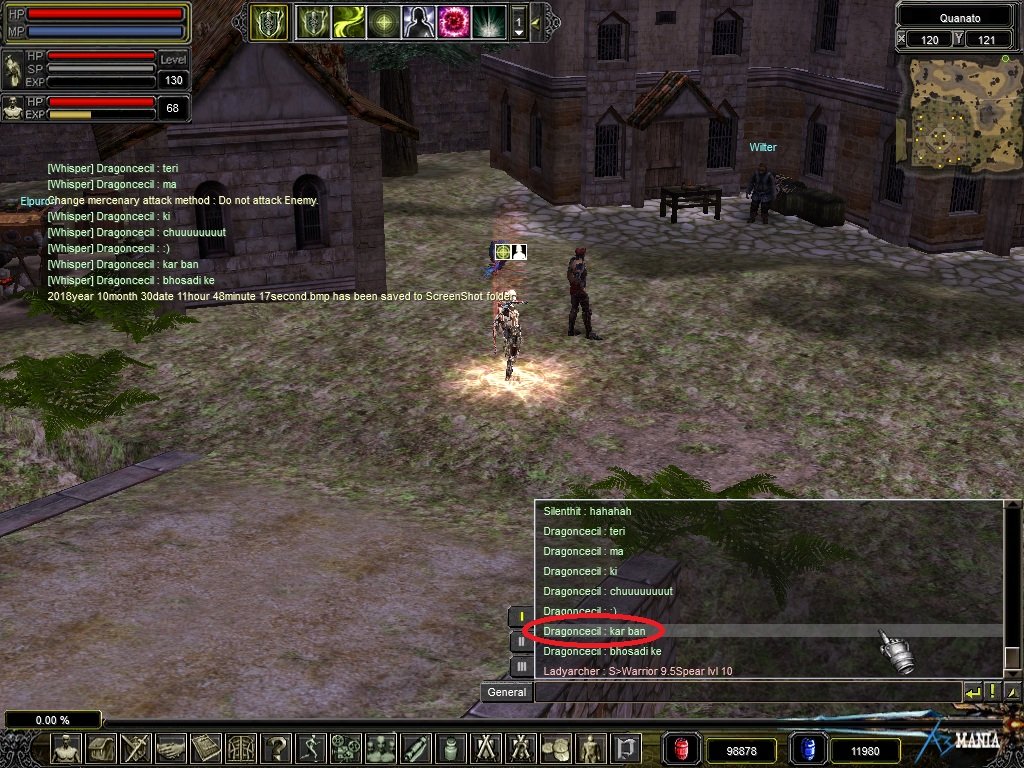
Task: Switch to chat tab III
Action: 522,666
